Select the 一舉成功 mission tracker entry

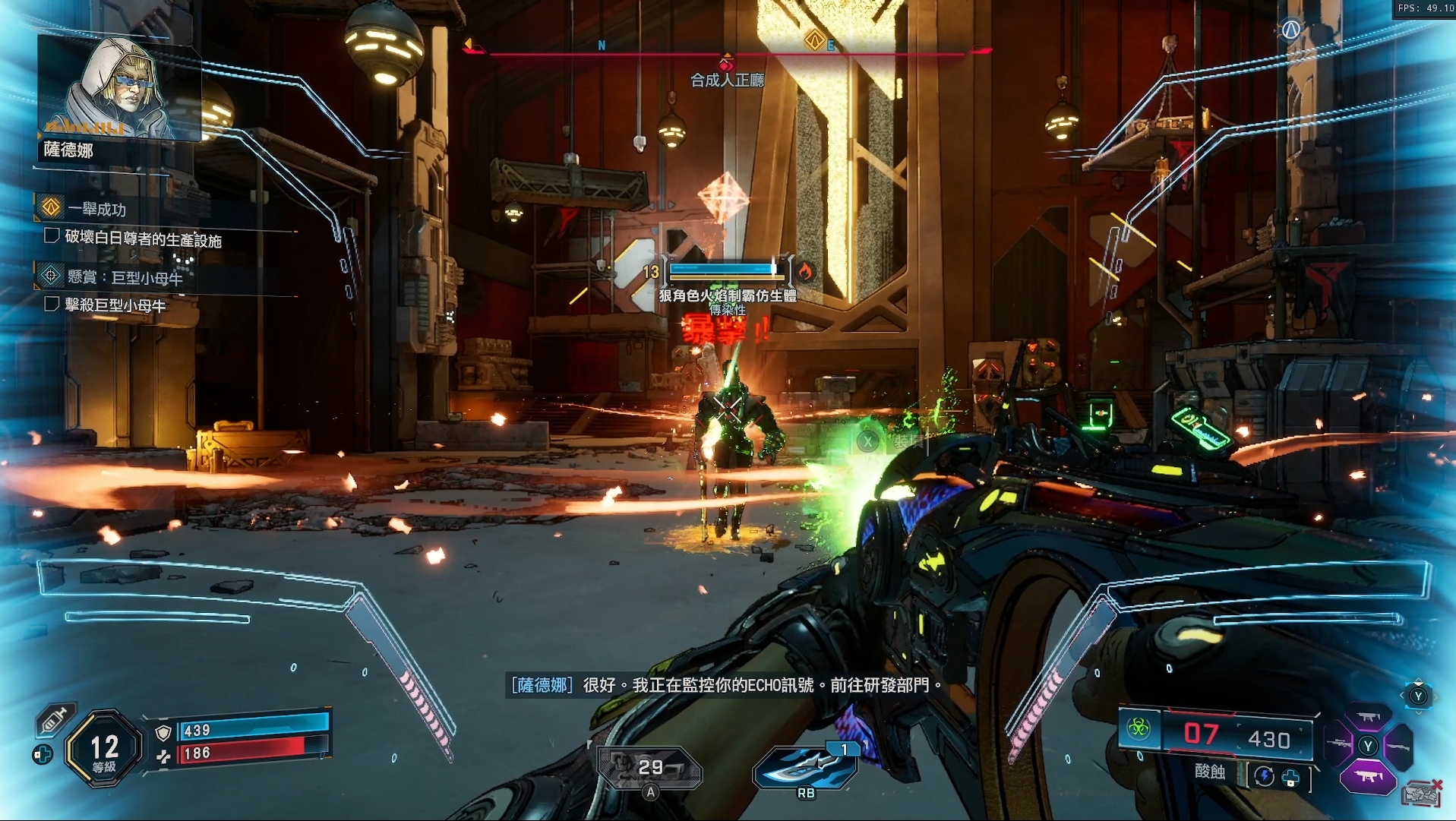pyautogui.click(x=96, y=209)
